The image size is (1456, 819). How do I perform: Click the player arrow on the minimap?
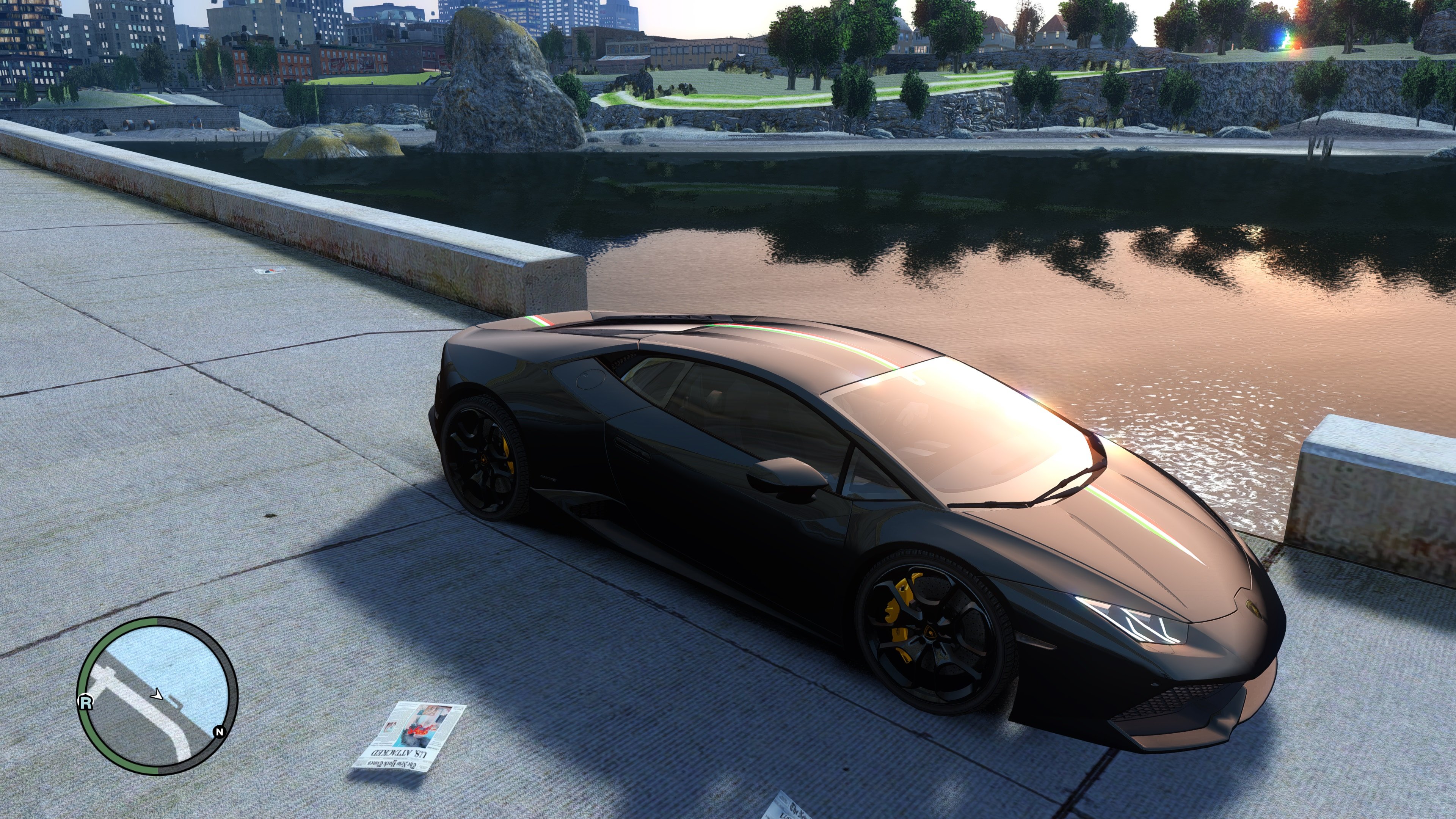click(157, 695)
